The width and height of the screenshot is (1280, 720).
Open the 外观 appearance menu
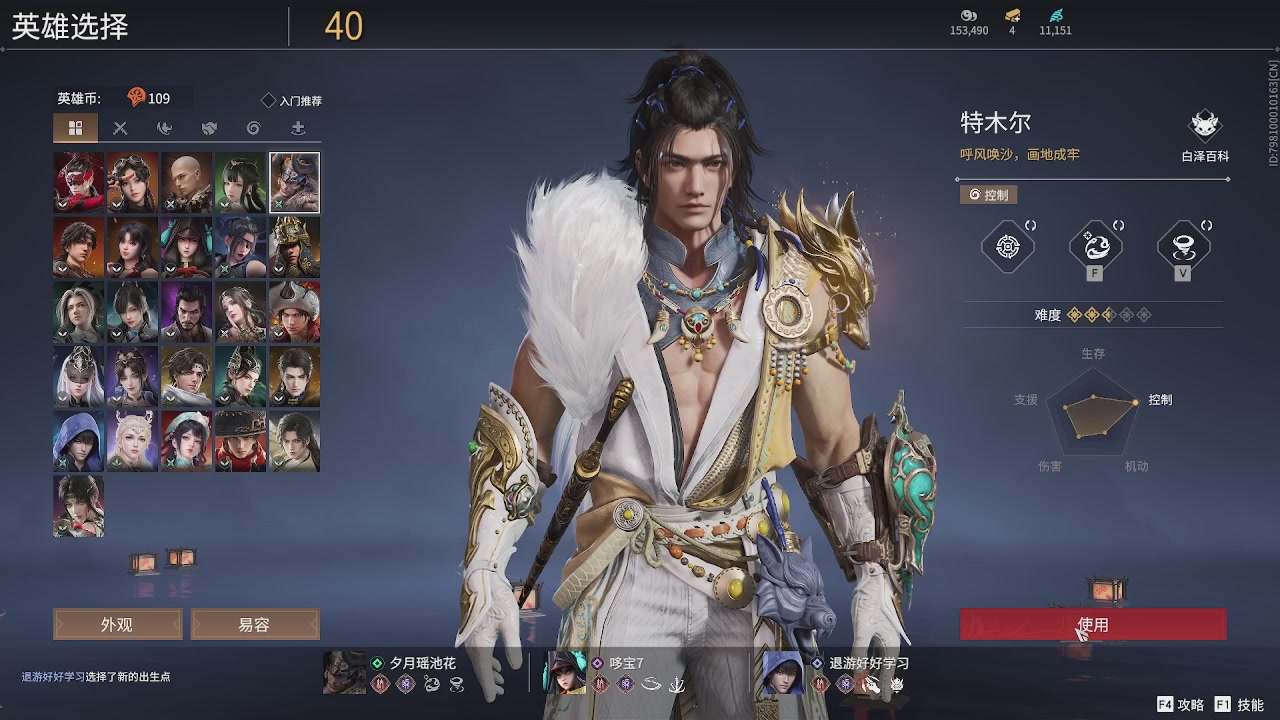116,624
